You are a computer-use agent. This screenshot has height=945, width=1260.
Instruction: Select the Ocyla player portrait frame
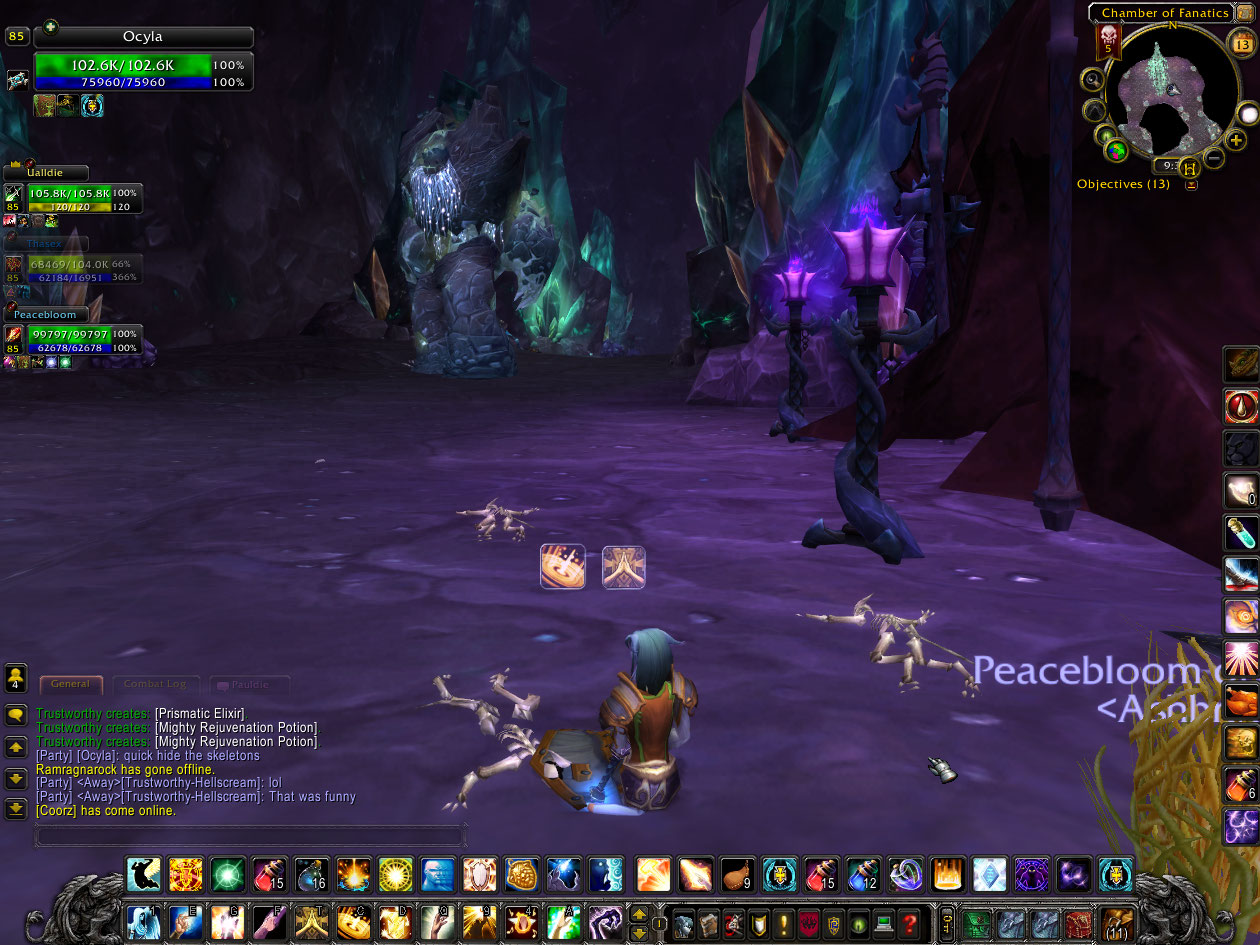(x=143, y=37)
